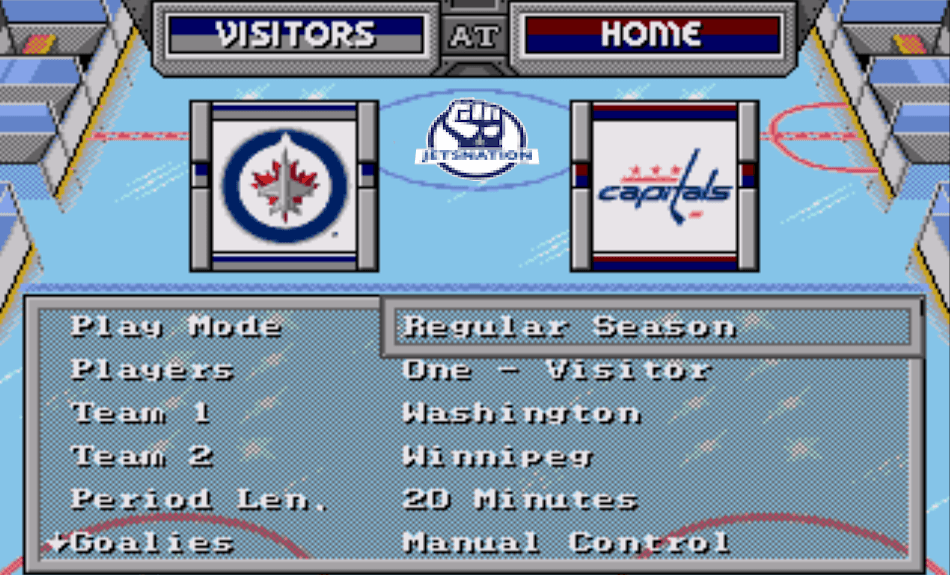This screenshot has width=950, height=575.
Task: Choose the Regular Season option
Action: click(569, 327)
